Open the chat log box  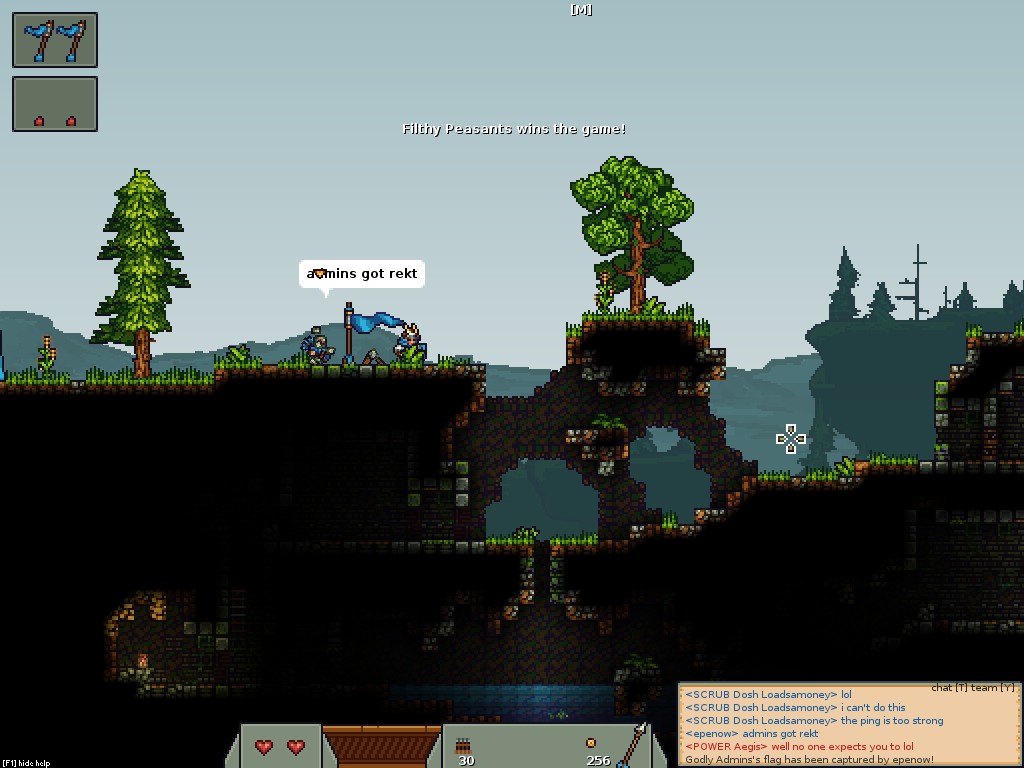click(849, 726)
